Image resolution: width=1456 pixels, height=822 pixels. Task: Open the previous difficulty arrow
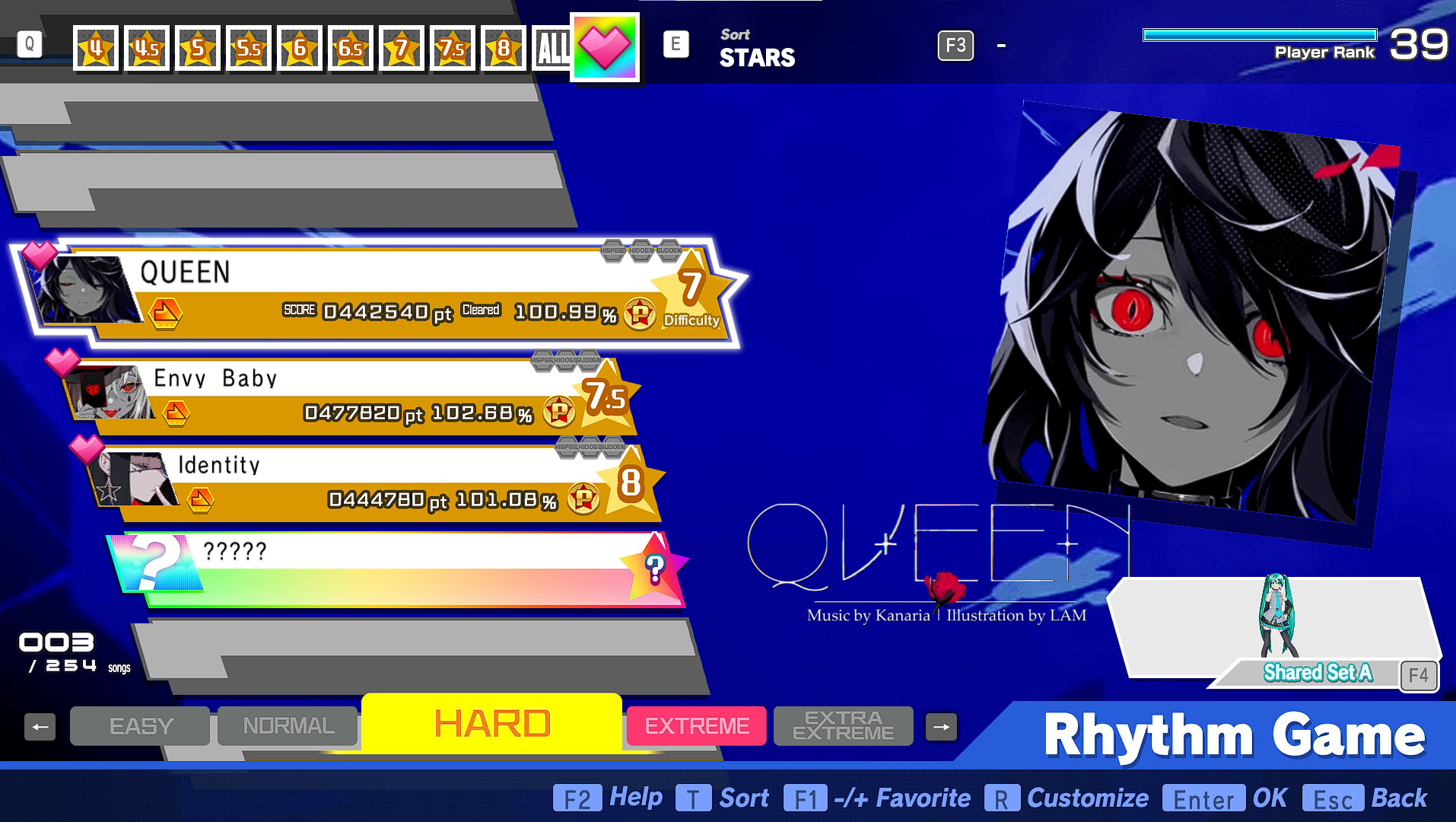coord(40,726)
